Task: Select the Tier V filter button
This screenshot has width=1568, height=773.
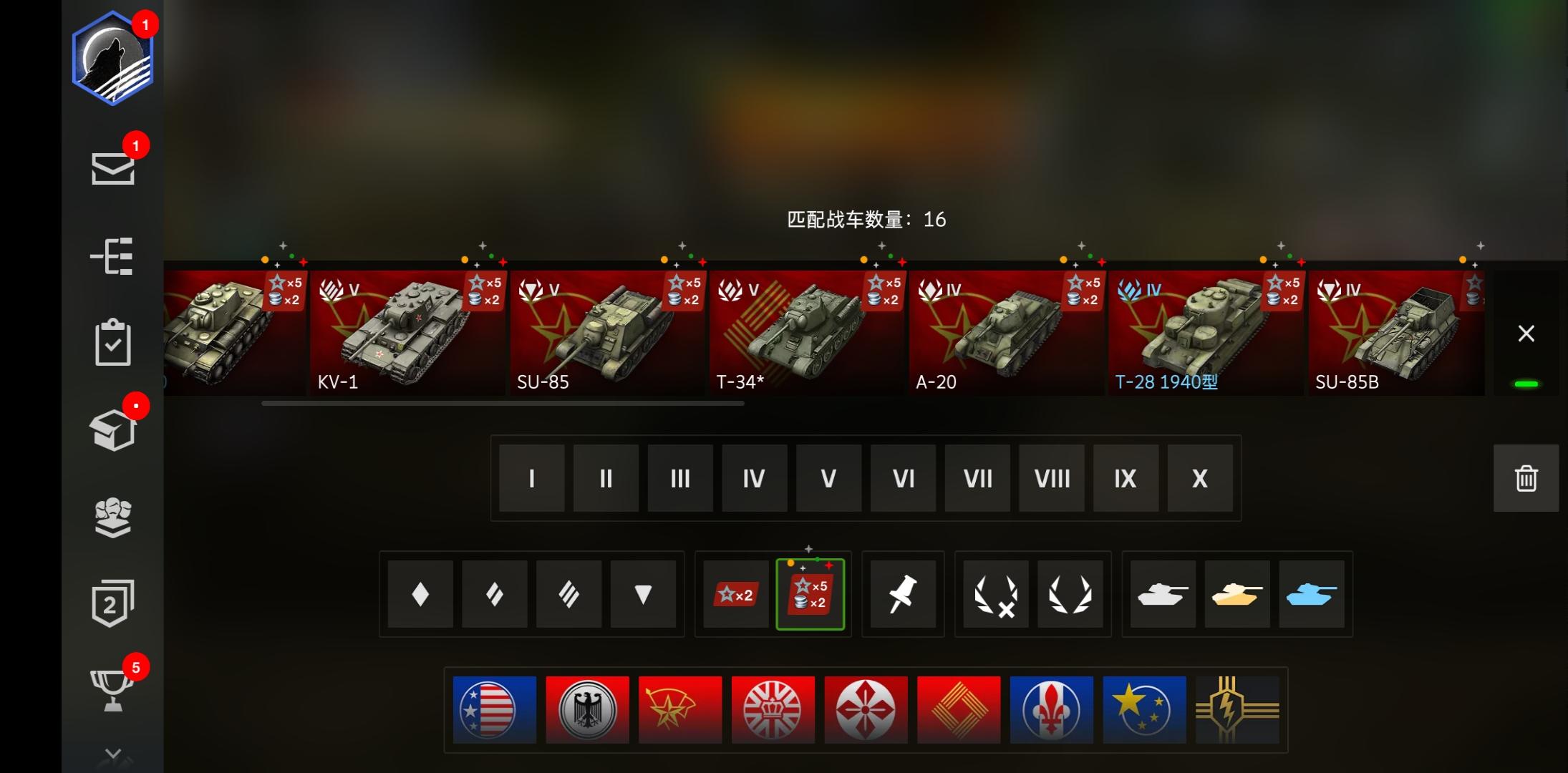Action: [828, 478]
